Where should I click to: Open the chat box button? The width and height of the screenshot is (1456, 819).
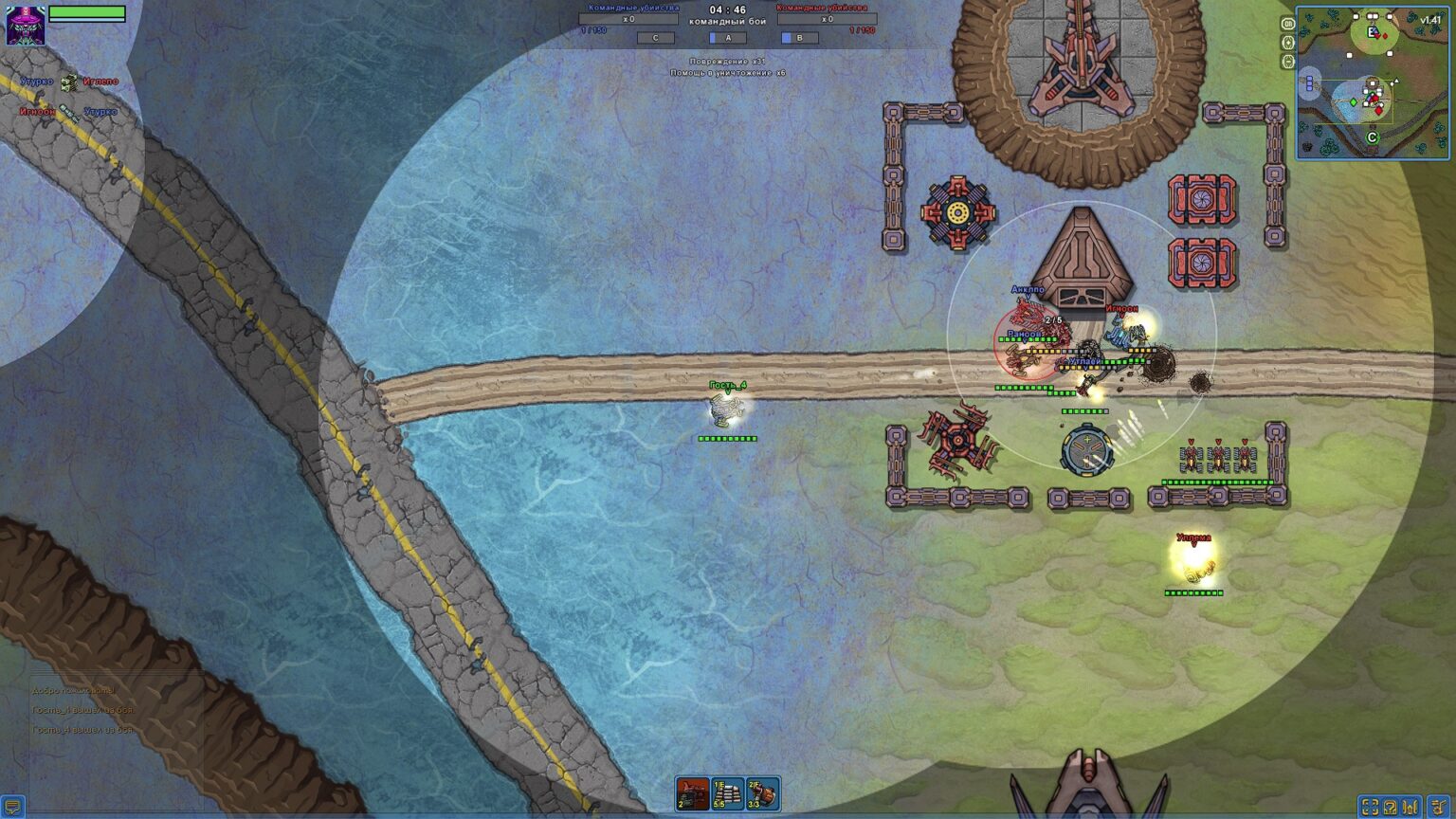[x=12, y=808]
